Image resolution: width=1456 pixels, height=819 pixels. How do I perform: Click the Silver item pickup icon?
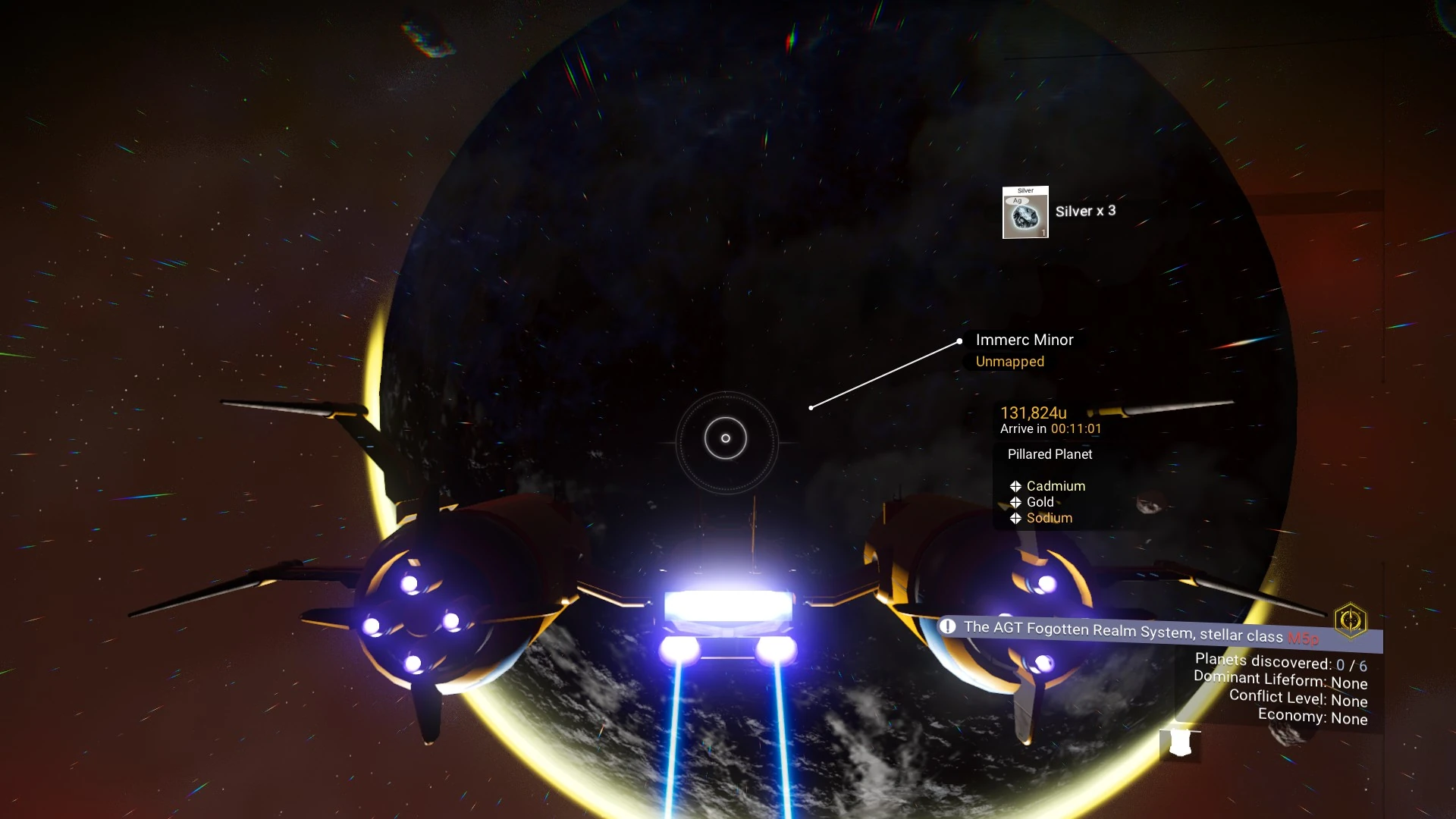[1025, 212]
